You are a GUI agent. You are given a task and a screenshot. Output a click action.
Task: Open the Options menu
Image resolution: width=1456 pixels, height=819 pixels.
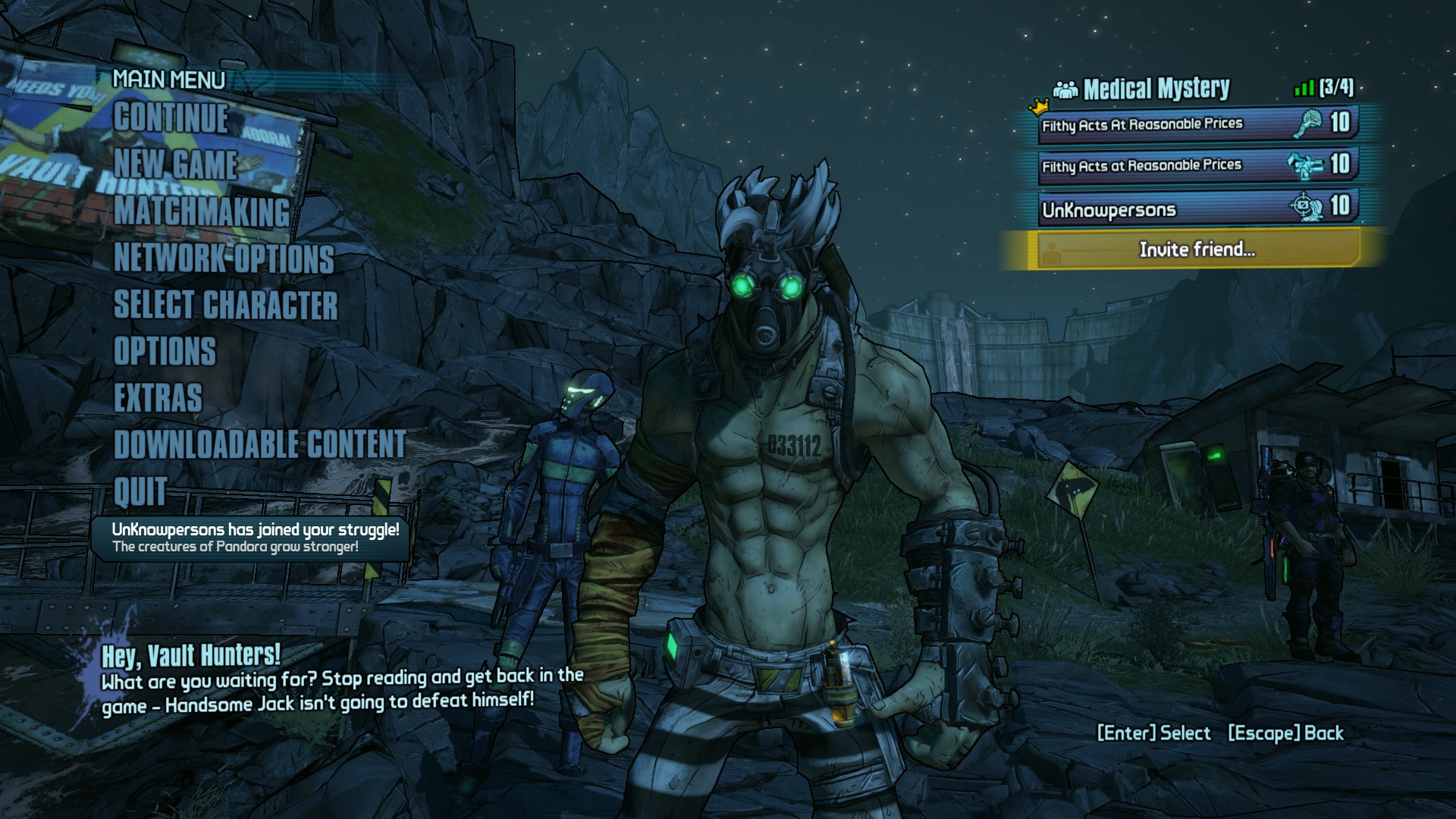(x=165, y=352)
